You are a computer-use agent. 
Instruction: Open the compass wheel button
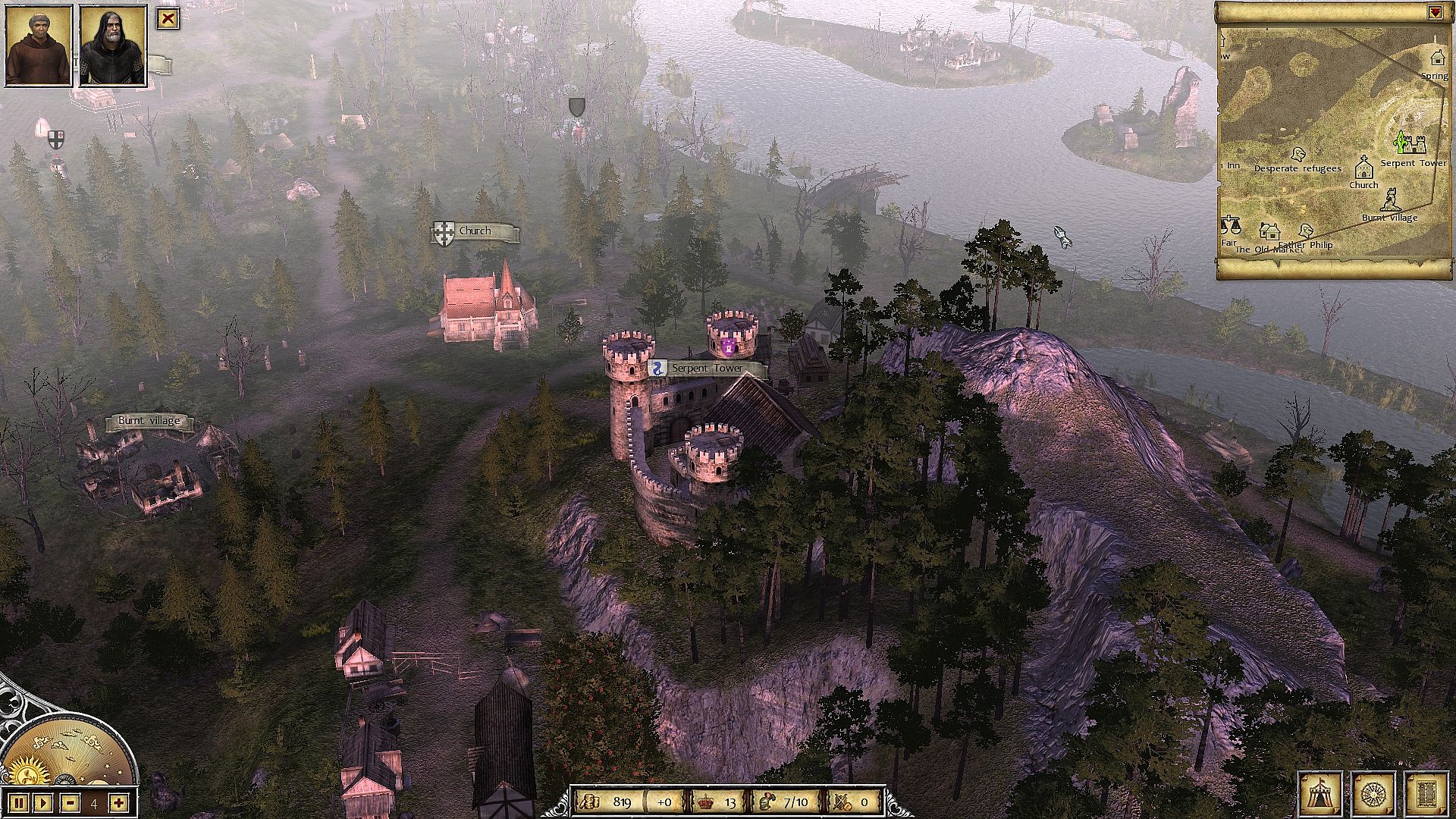coord(1374,794)
